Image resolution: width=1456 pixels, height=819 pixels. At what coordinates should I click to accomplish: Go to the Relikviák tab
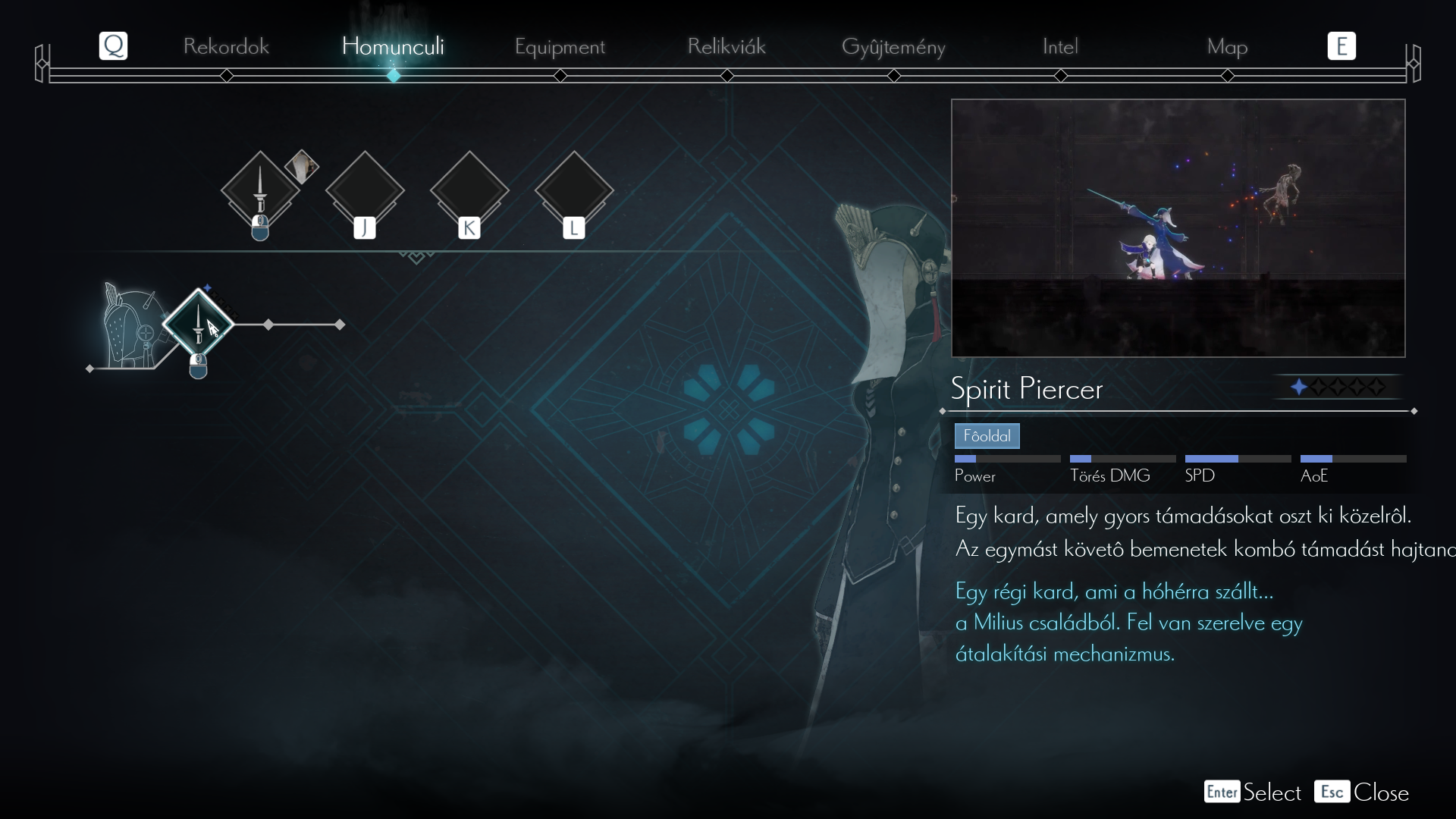[x=726, y=46]
